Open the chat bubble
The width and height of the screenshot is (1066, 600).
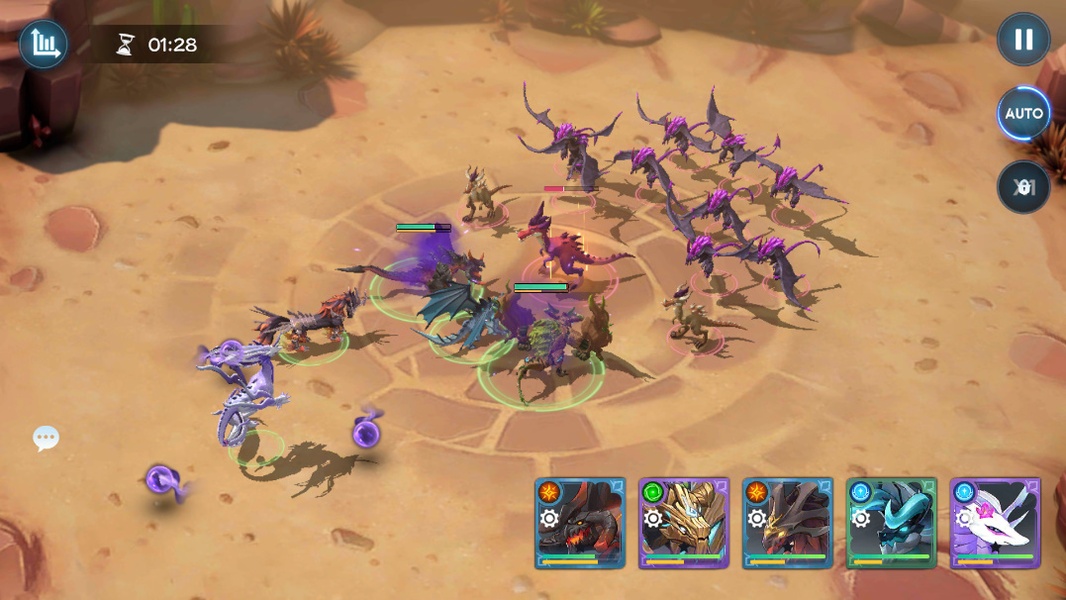[x=46, y=438]
